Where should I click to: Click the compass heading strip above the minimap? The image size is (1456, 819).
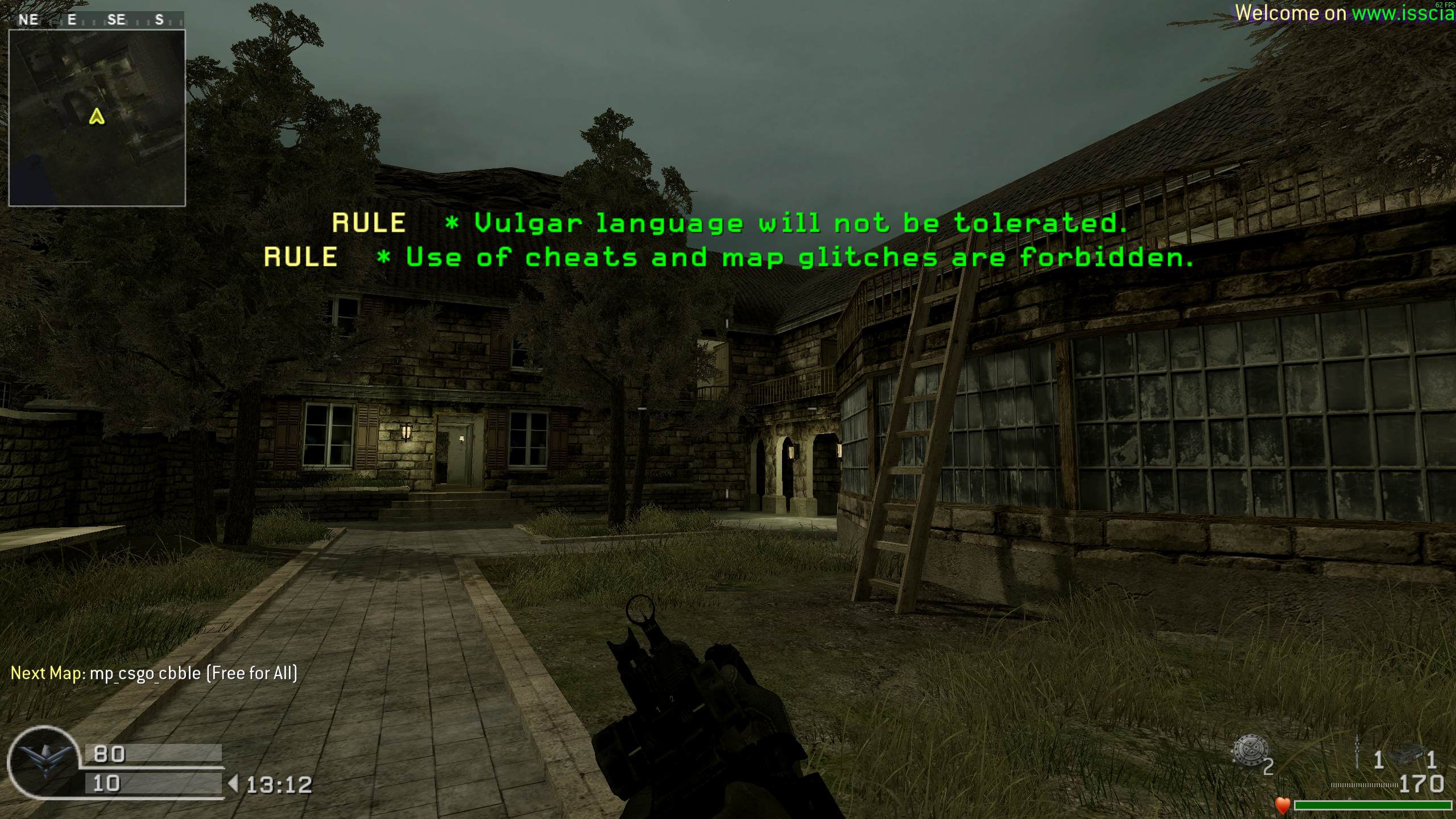point(96,20)
